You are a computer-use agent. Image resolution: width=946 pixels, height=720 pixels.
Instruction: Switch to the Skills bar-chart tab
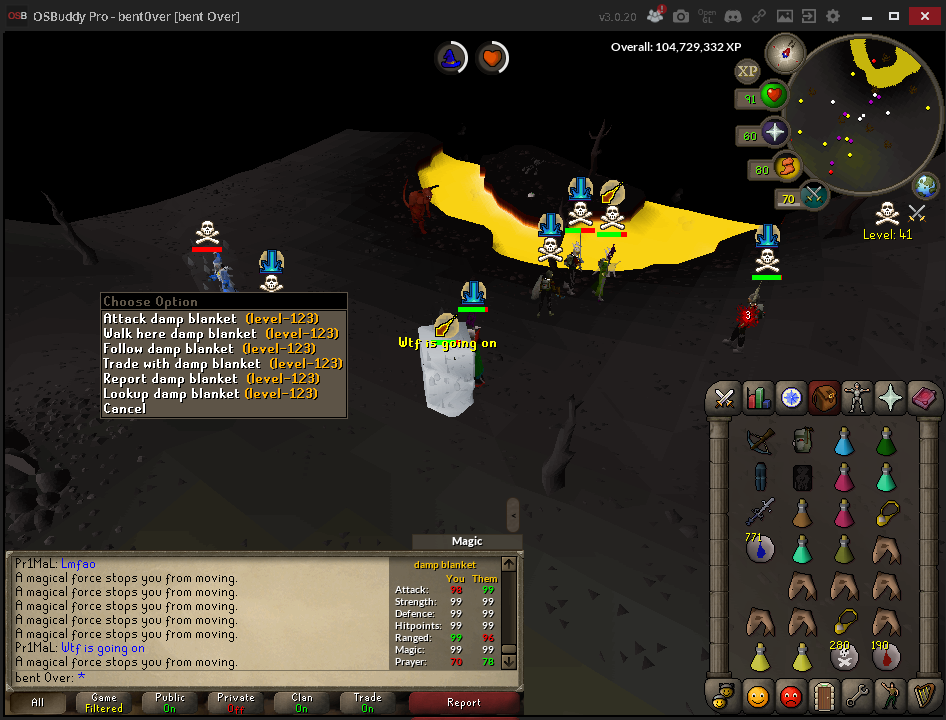click(757, 398)
